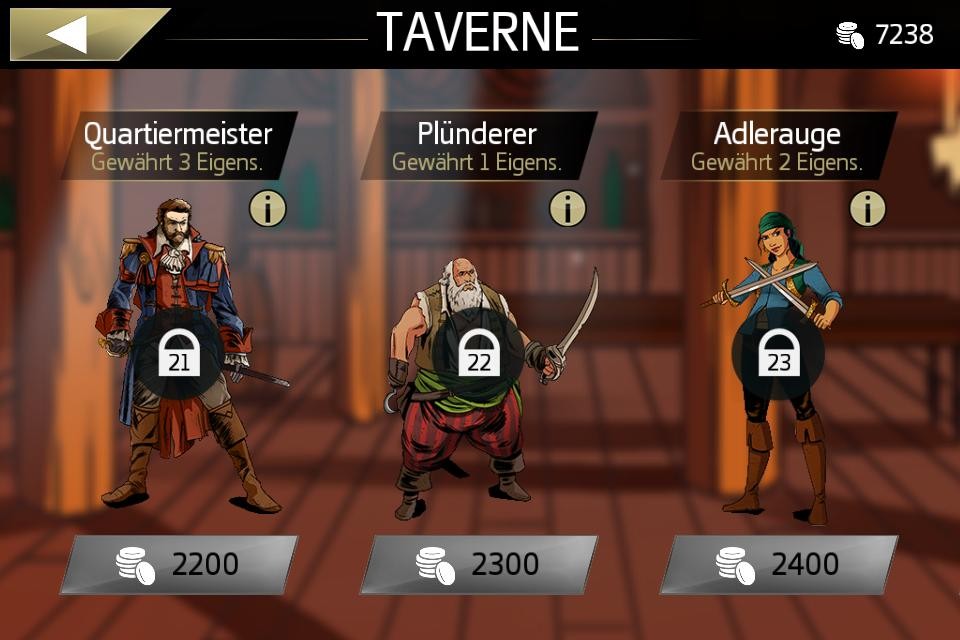
Task: Buy the Quartiermeister for 2200 coins
Action: pos(179,565)
